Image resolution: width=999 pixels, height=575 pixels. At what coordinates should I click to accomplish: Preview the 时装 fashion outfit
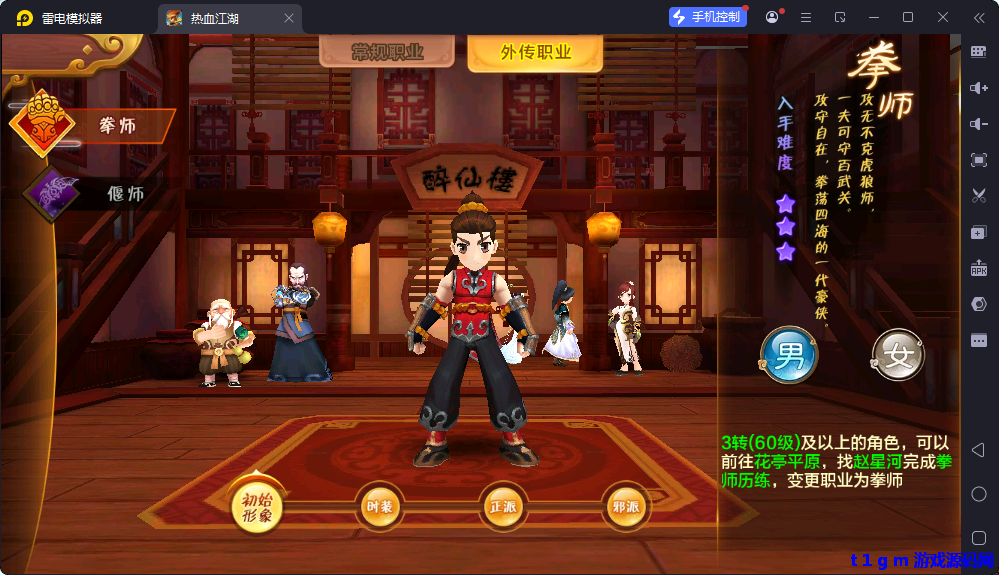pos(380,507)
